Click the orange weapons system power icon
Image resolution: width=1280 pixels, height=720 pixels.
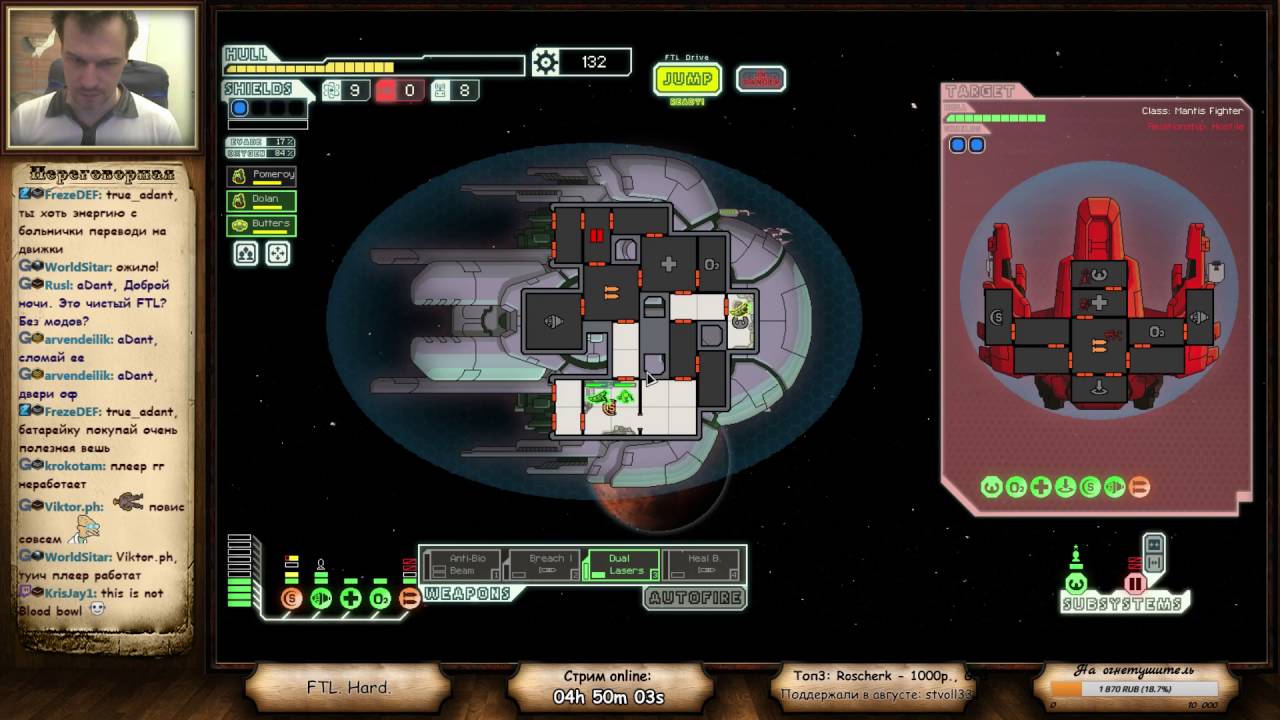click(x=409, y=599)
